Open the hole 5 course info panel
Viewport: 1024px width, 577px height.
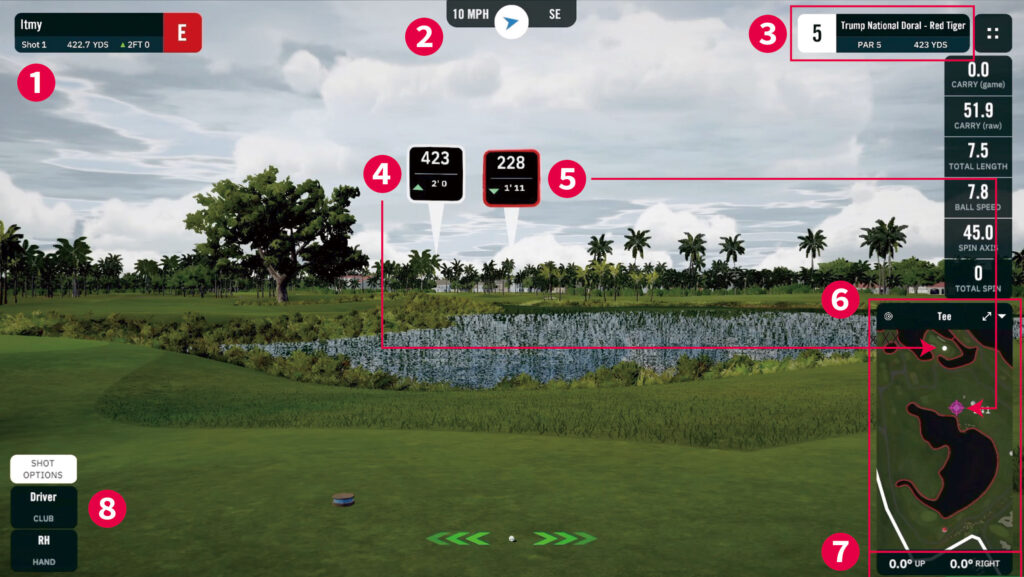click(881, 32)
